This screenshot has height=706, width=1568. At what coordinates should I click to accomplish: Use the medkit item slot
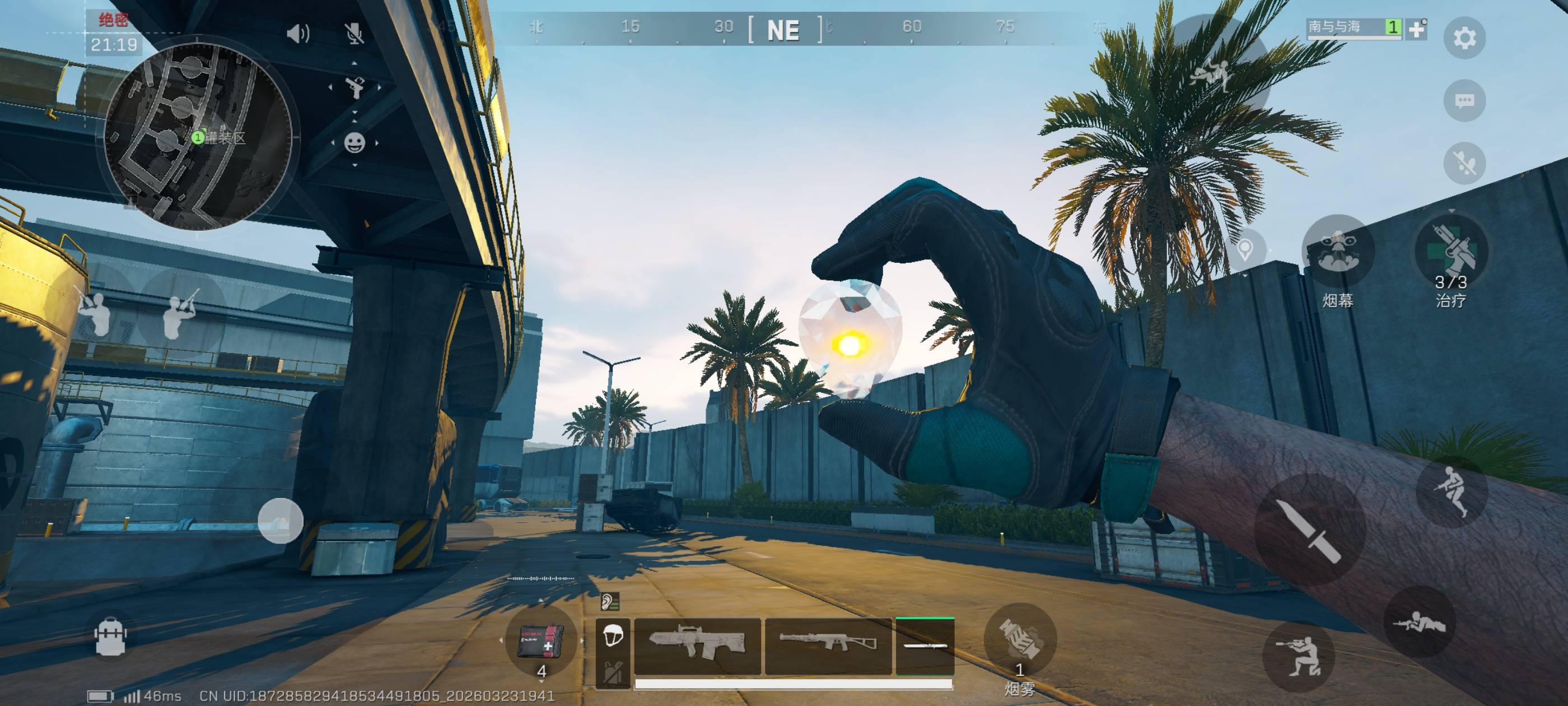[x=540, y=641]
